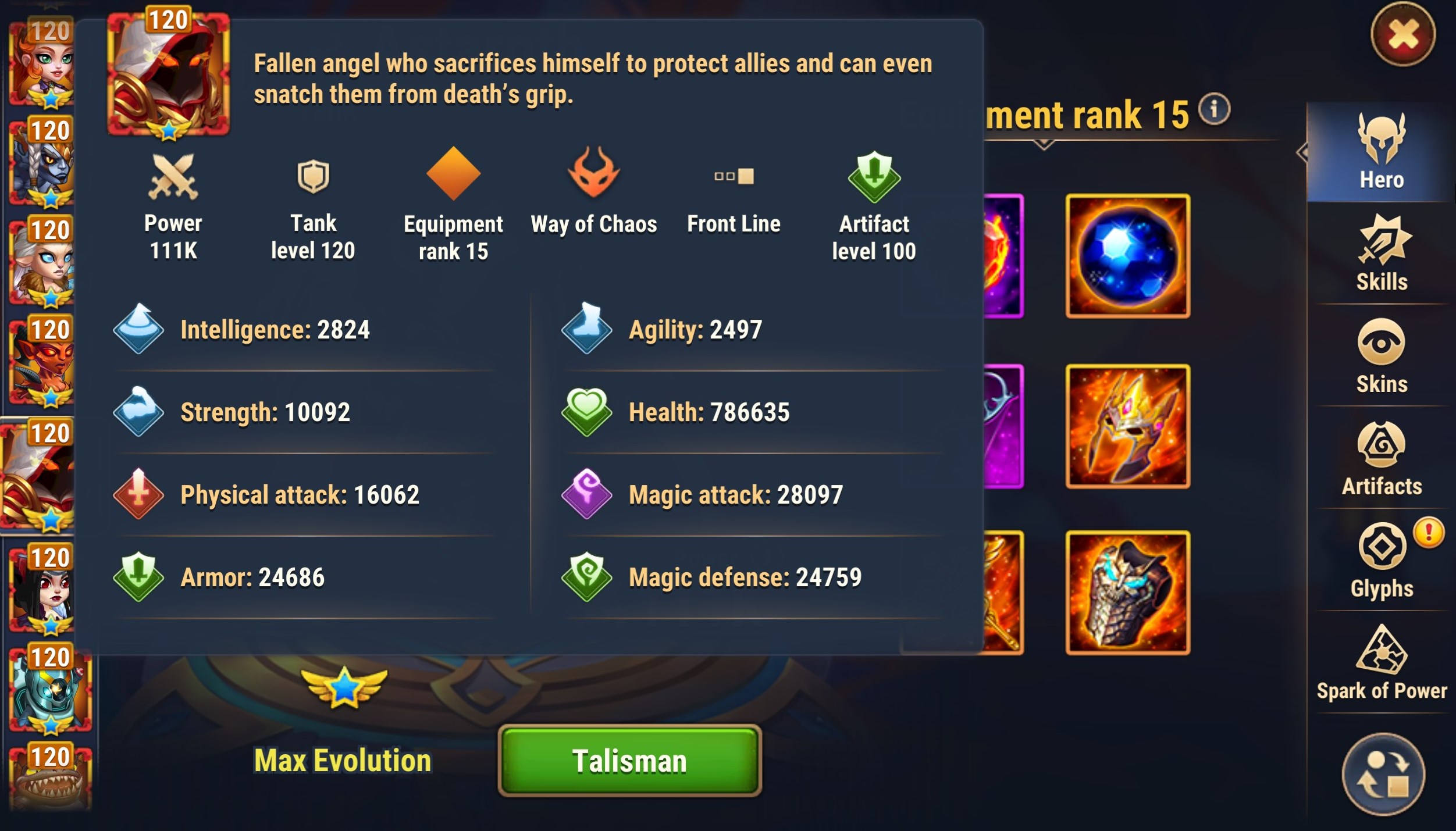Show the Skins tab

(1382, 356)
